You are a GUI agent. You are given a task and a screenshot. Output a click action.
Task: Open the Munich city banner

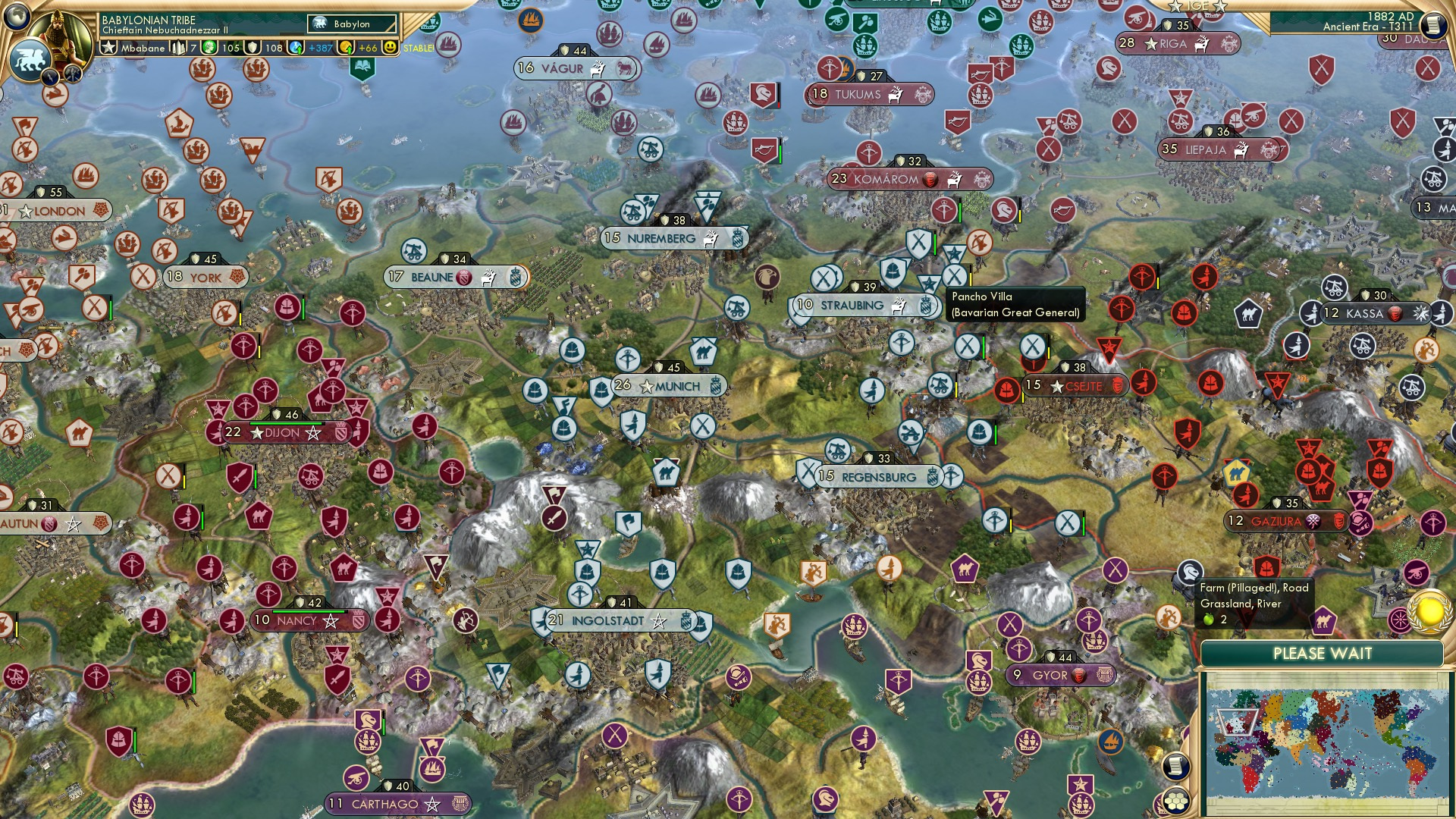667,385
